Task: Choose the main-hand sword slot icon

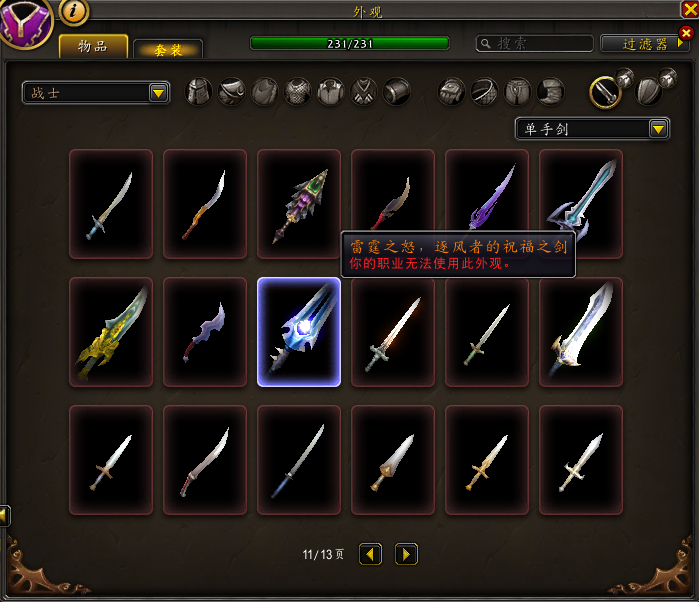Action: coord(602,92)
